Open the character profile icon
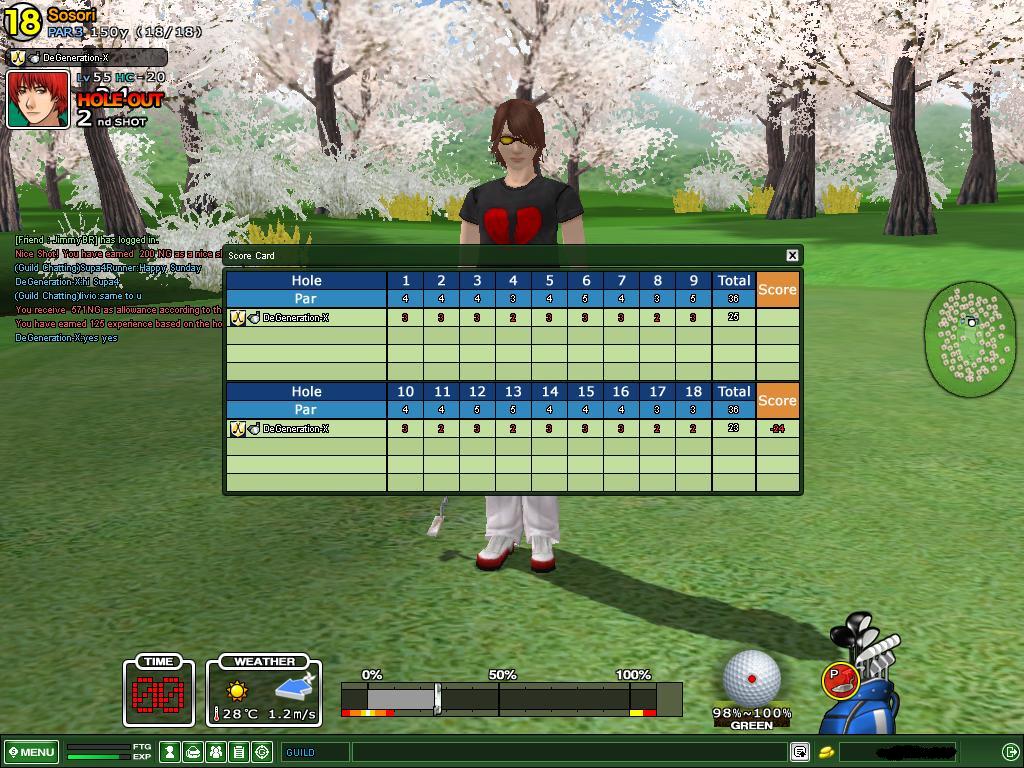1024x768 pixels. pyautogui.click(x=171, y=752)
